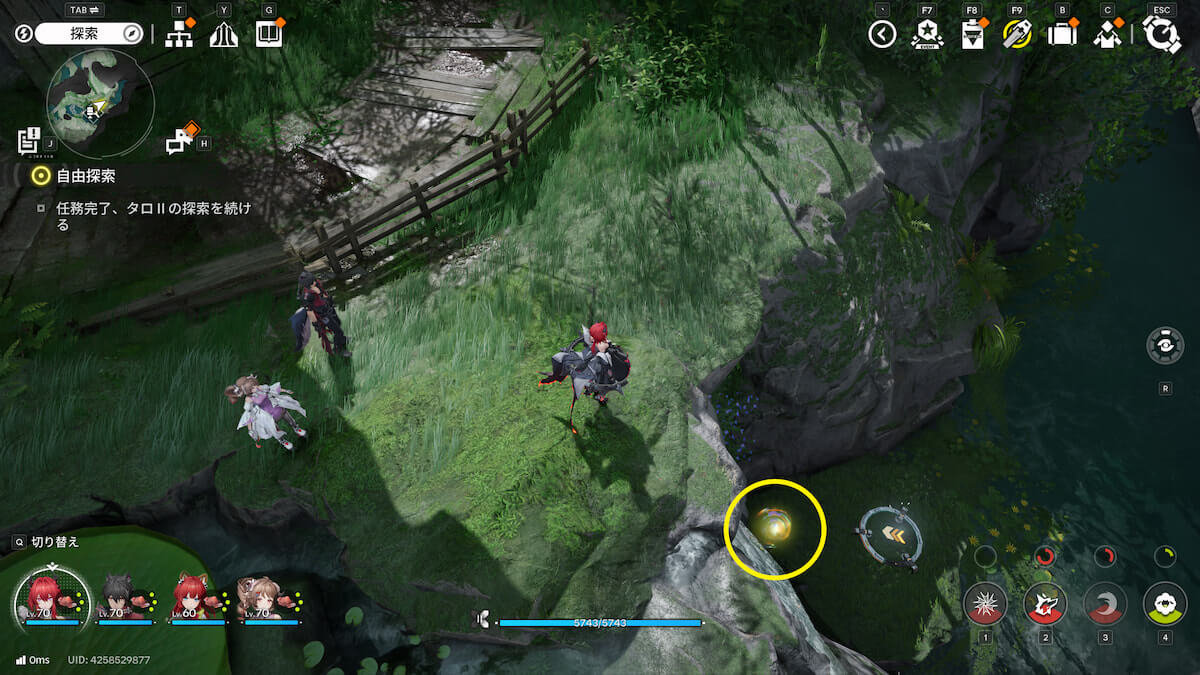This screenshot has height=675, width=1200.
Task: Activate the red wolf-head skill icon
Action: tap(1045, 603)
